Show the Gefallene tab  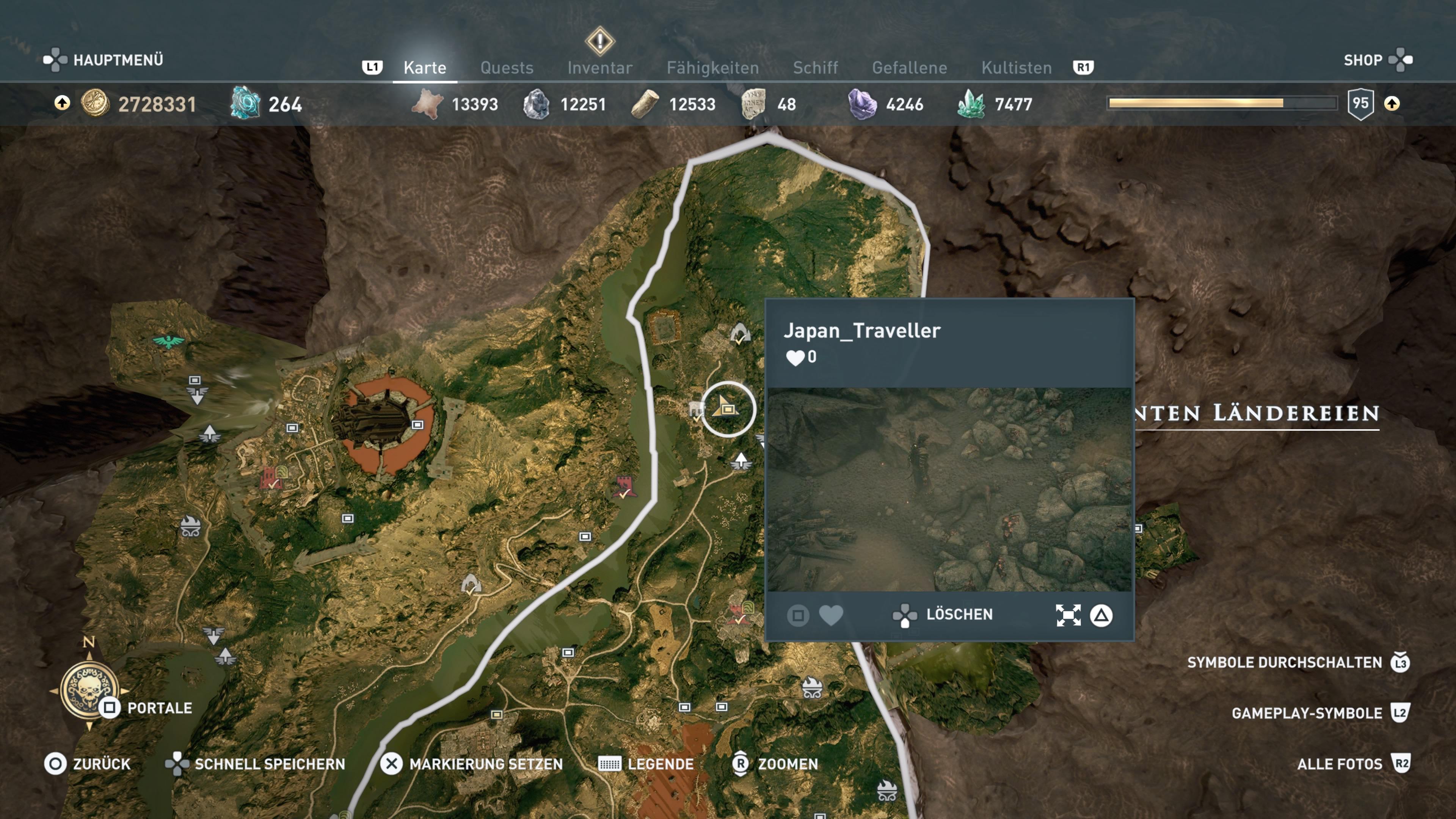[909, 68]
